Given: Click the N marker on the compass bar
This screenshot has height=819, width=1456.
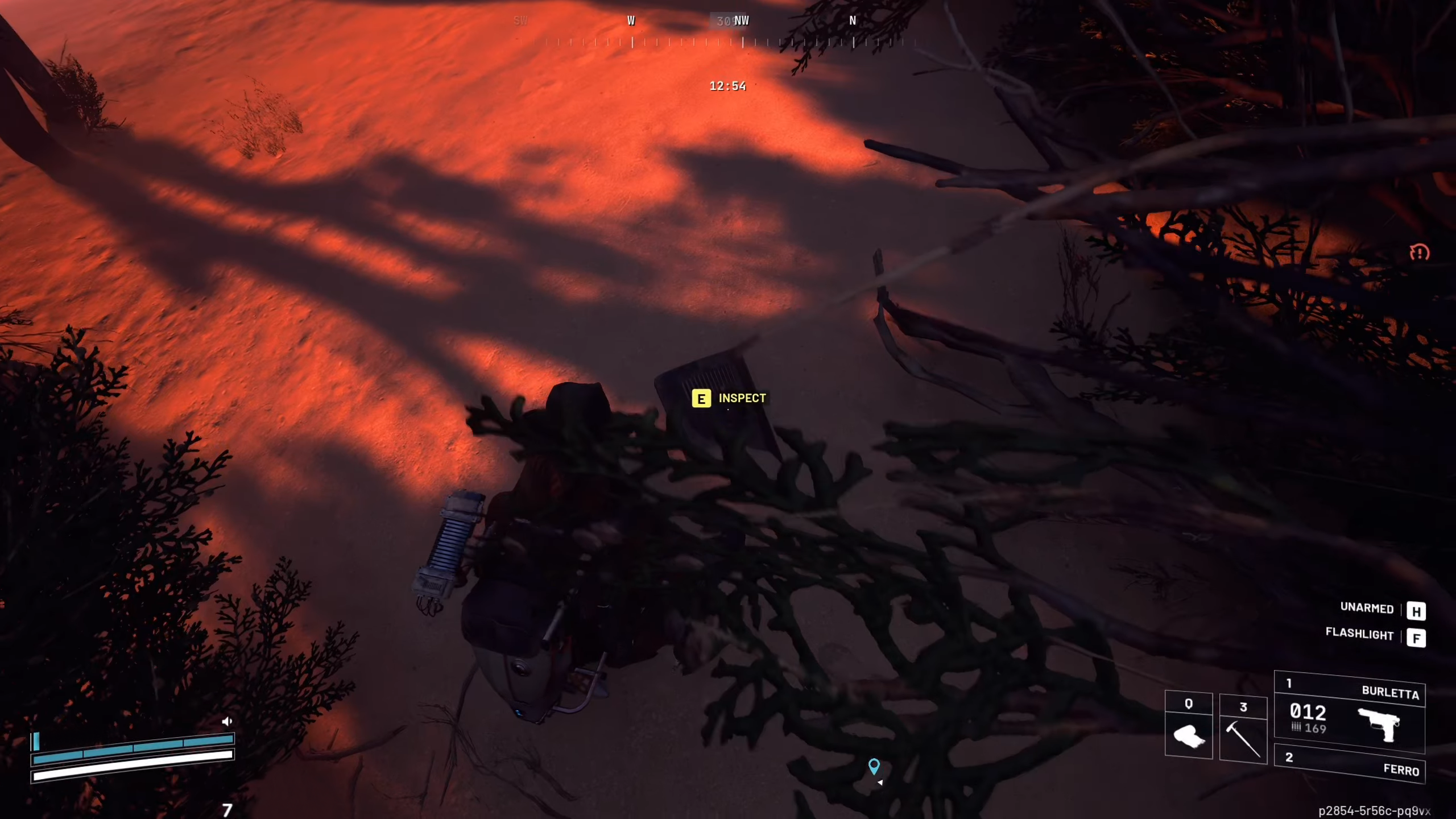Looking at the screenshot, I should point(853,20).
